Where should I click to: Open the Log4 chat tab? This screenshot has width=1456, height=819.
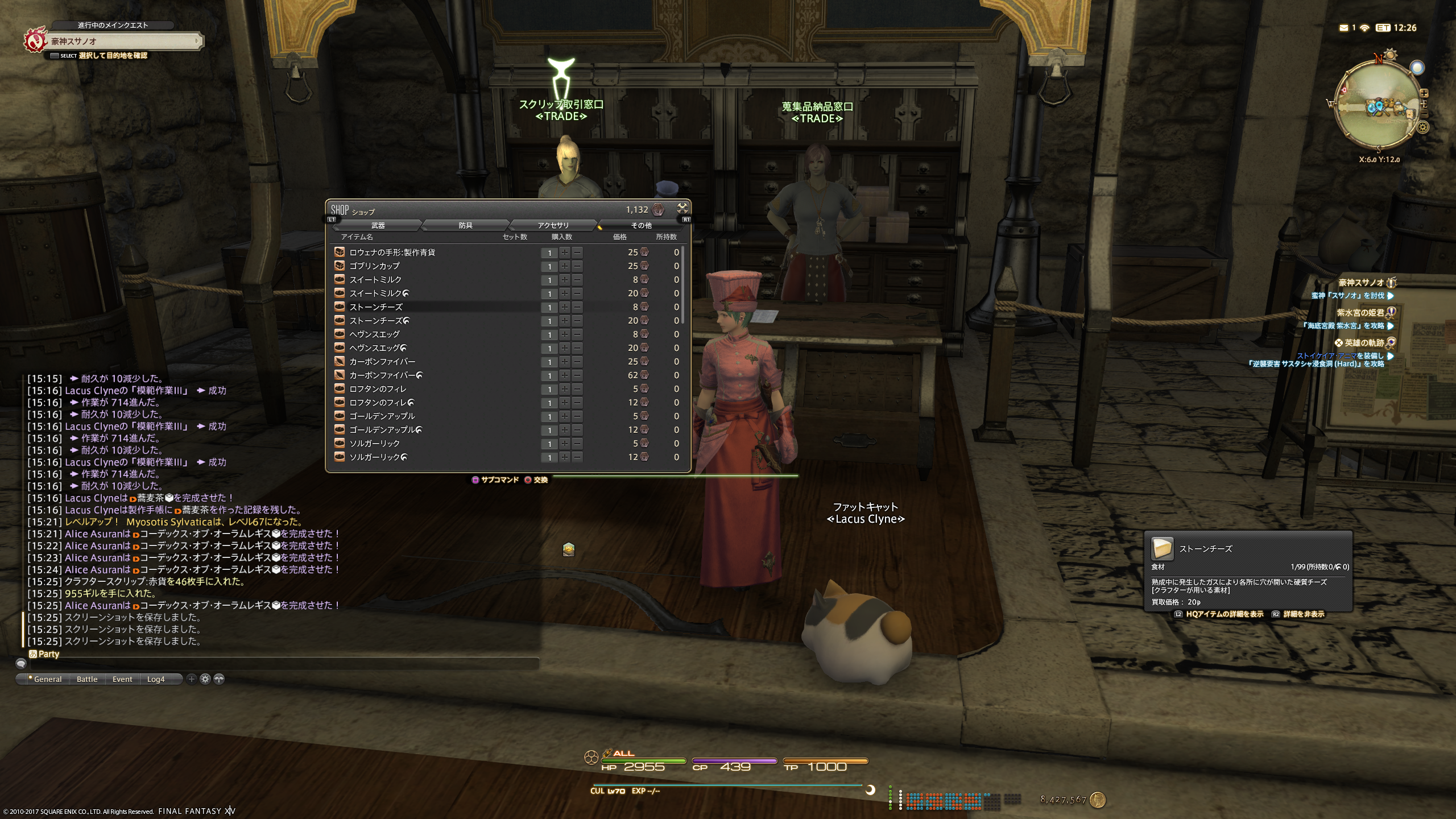156,679
